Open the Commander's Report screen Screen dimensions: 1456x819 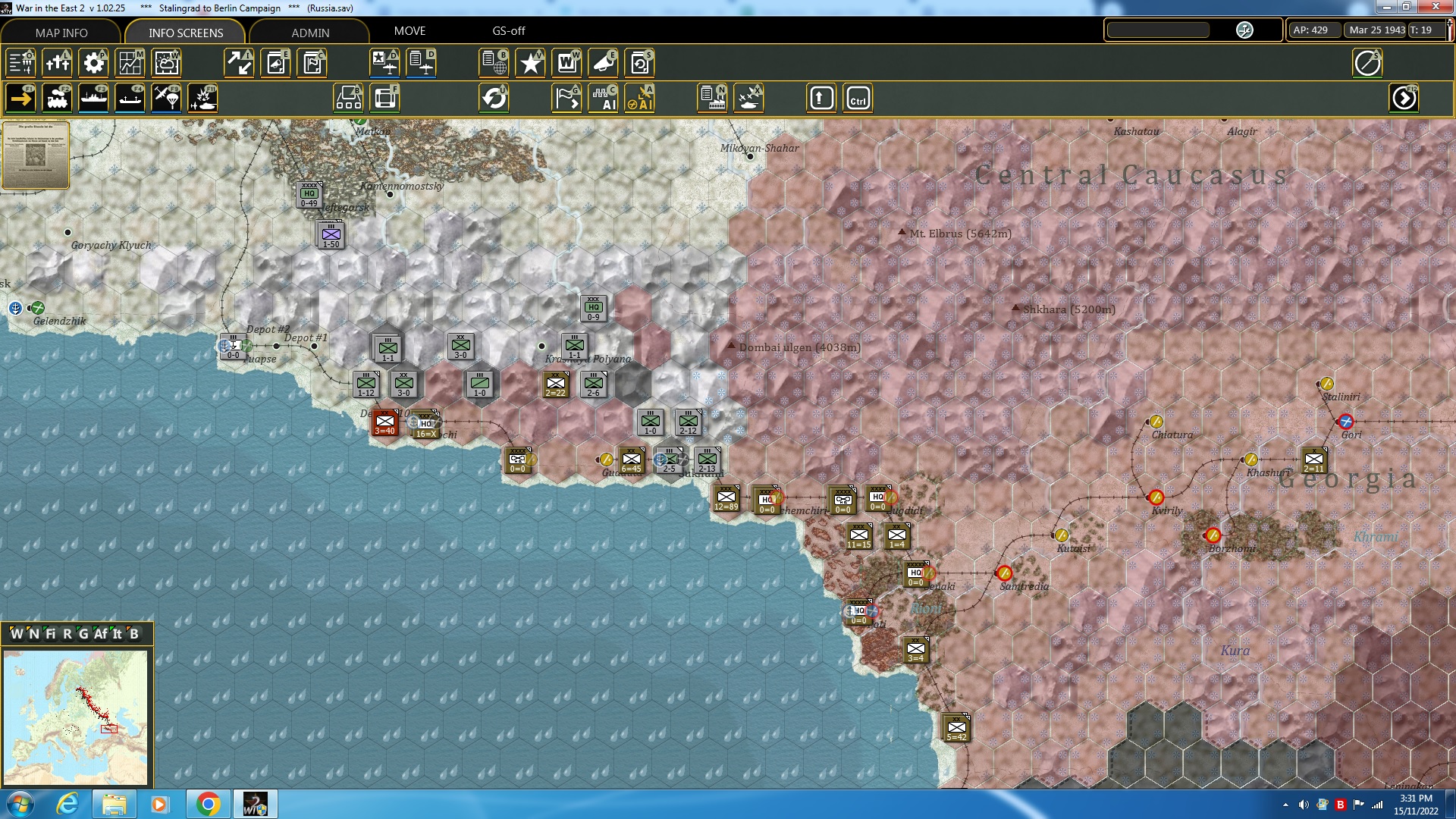[312, 63]
